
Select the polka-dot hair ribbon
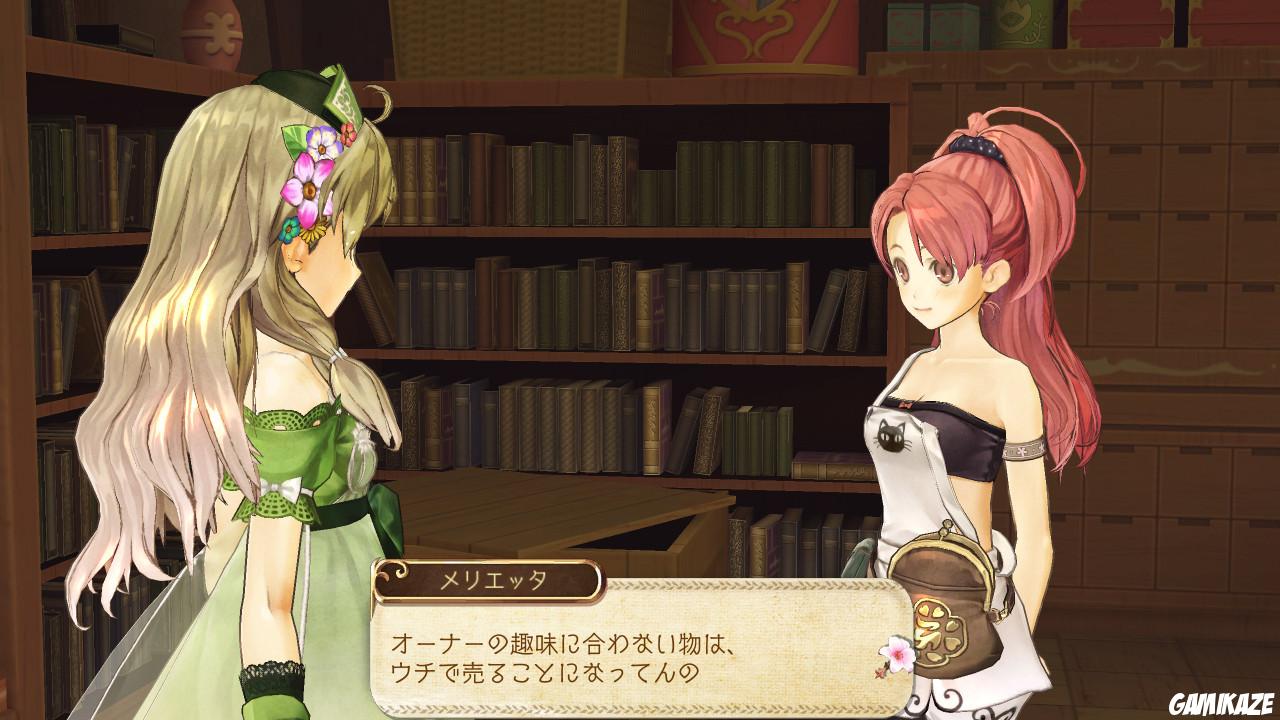(975, 150)
